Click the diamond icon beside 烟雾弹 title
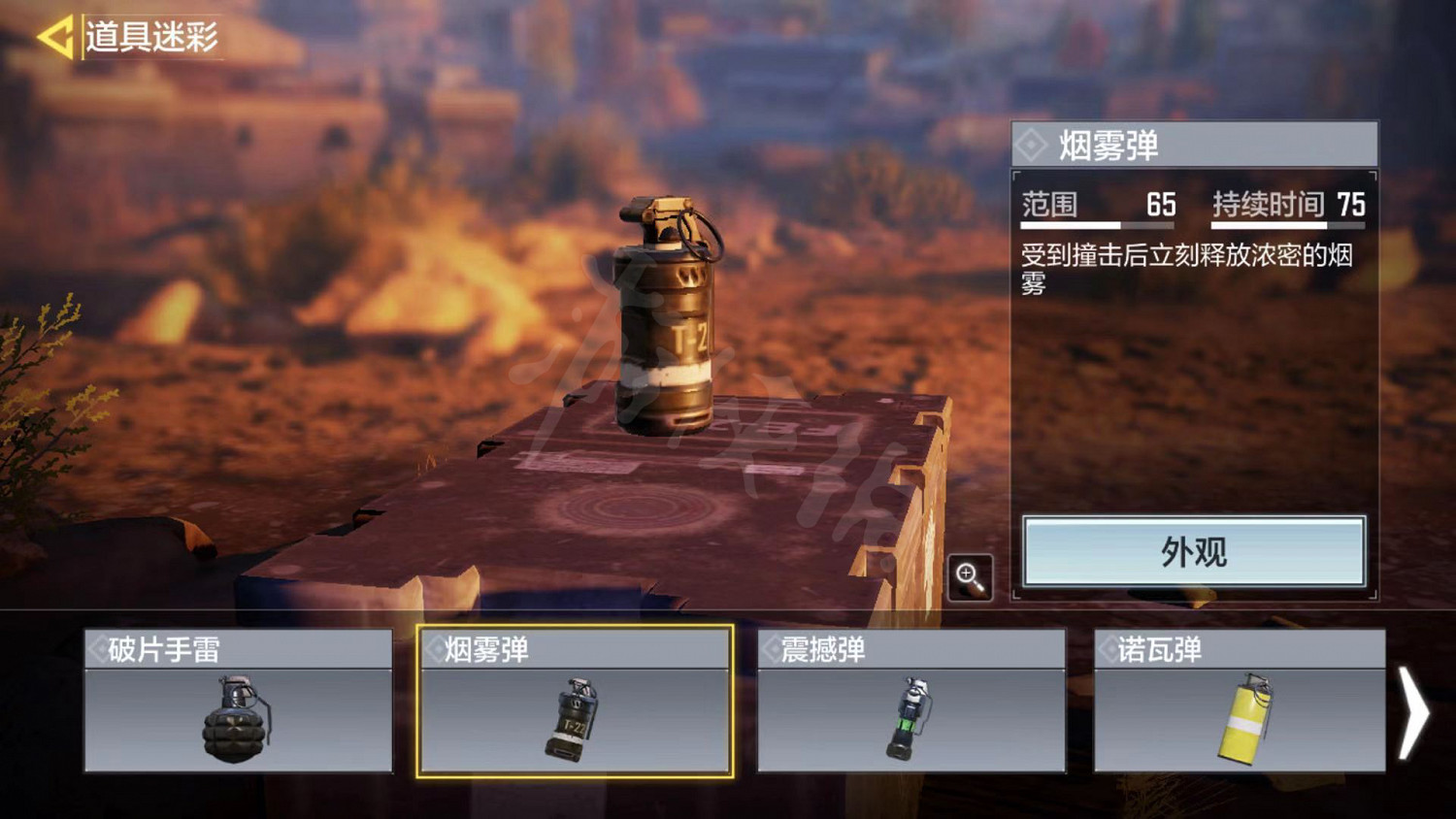Viewport: 1456px width, 819px height. pyautogui.click(x=1034, y=145)
